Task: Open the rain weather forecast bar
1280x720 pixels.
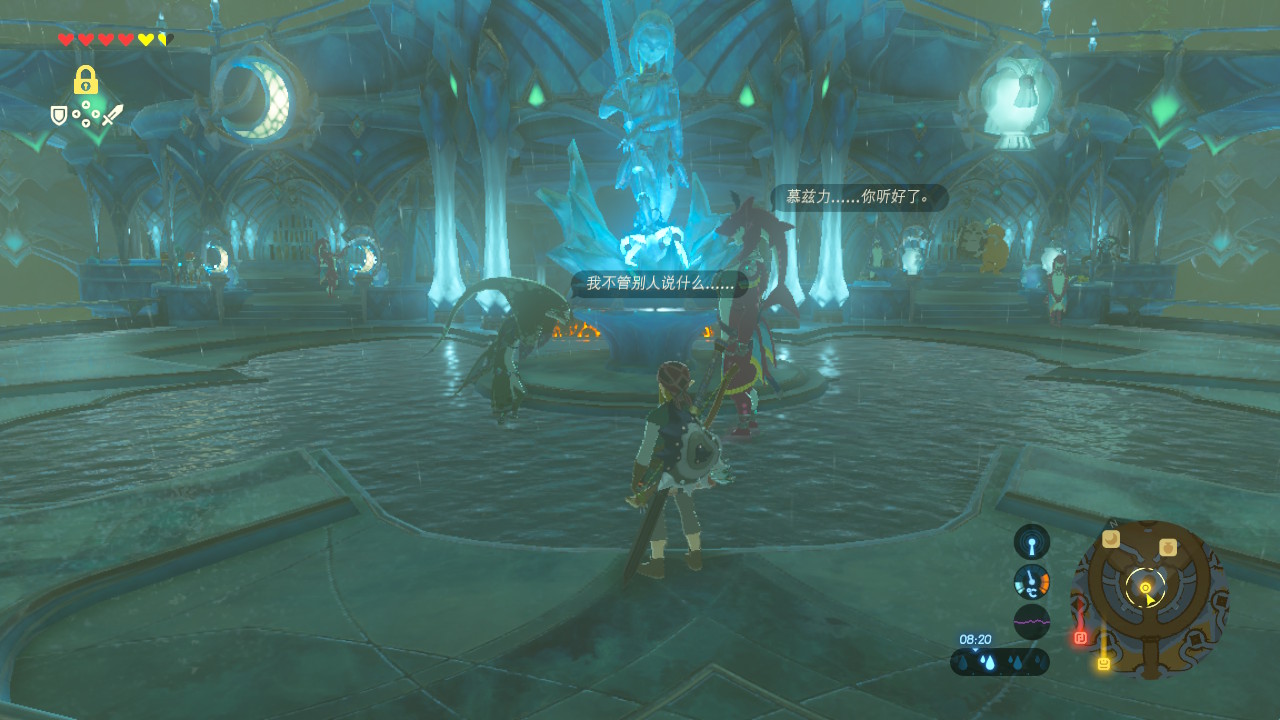Action: tap(999, 662)
